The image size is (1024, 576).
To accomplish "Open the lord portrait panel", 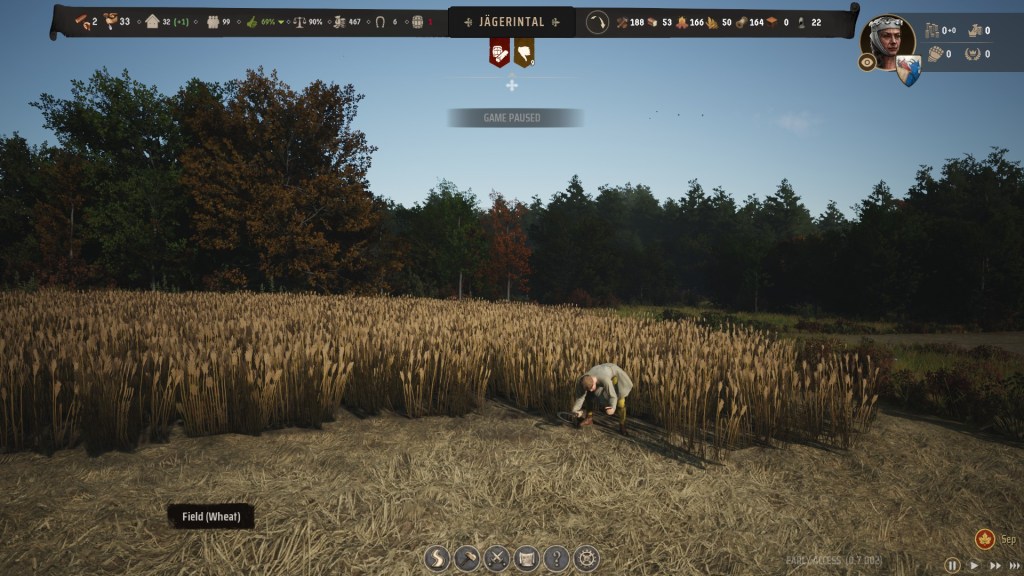I will pos(888,41).
